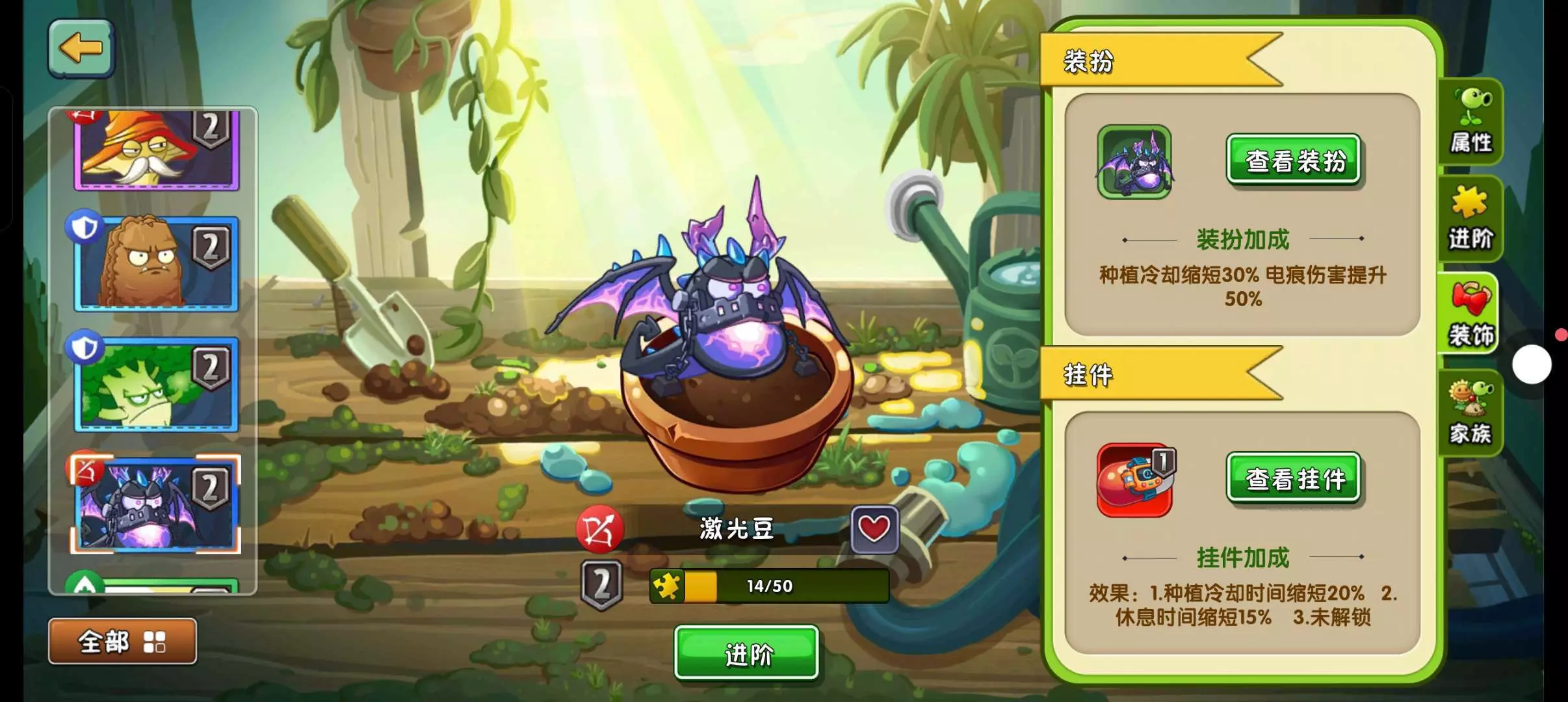Switch to the 家族 family tab

coord(1470,413)
